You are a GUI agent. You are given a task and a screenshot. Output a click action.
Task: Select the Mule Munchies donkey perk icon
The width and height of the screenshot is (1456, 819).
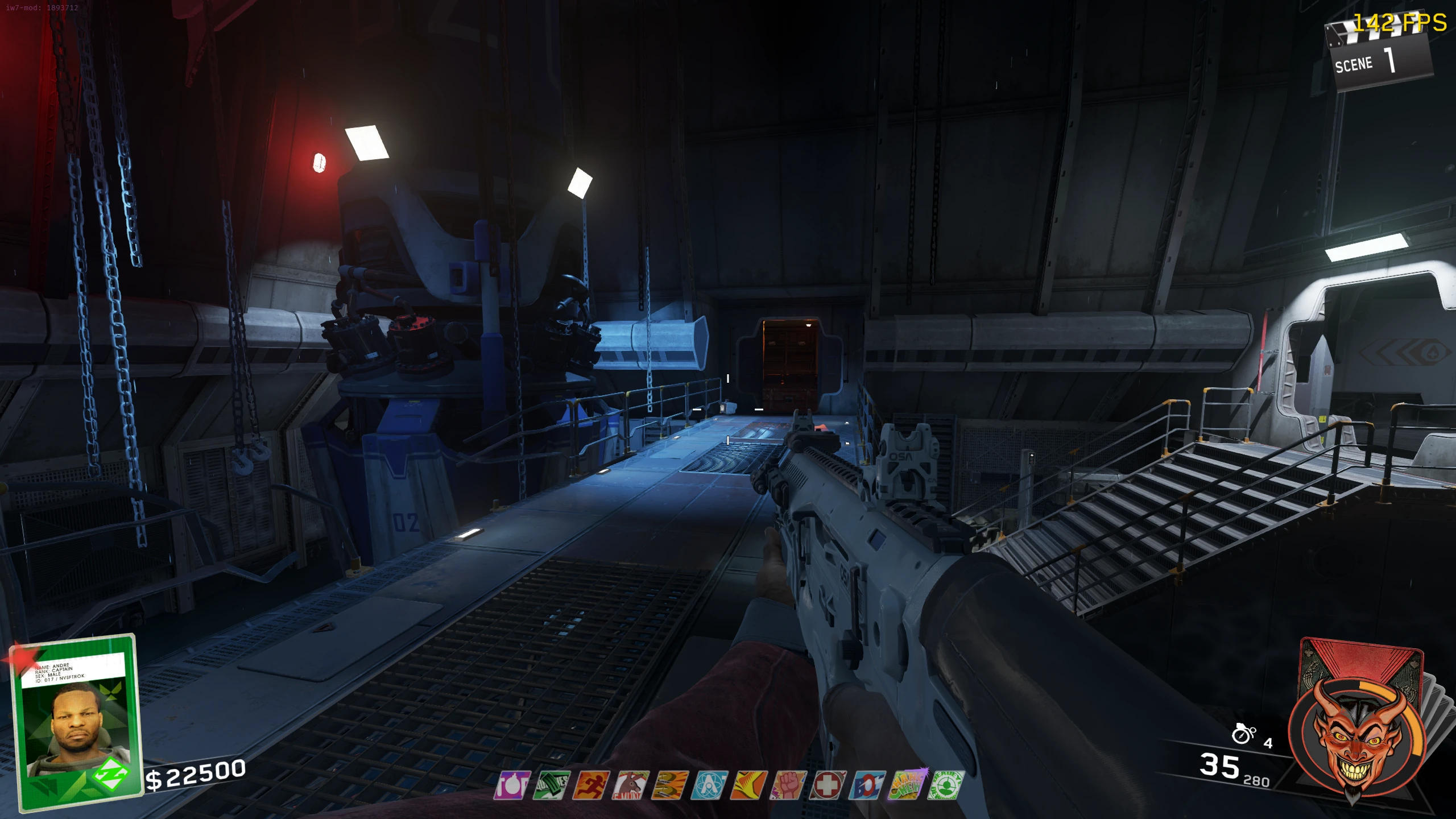point(630,785)
